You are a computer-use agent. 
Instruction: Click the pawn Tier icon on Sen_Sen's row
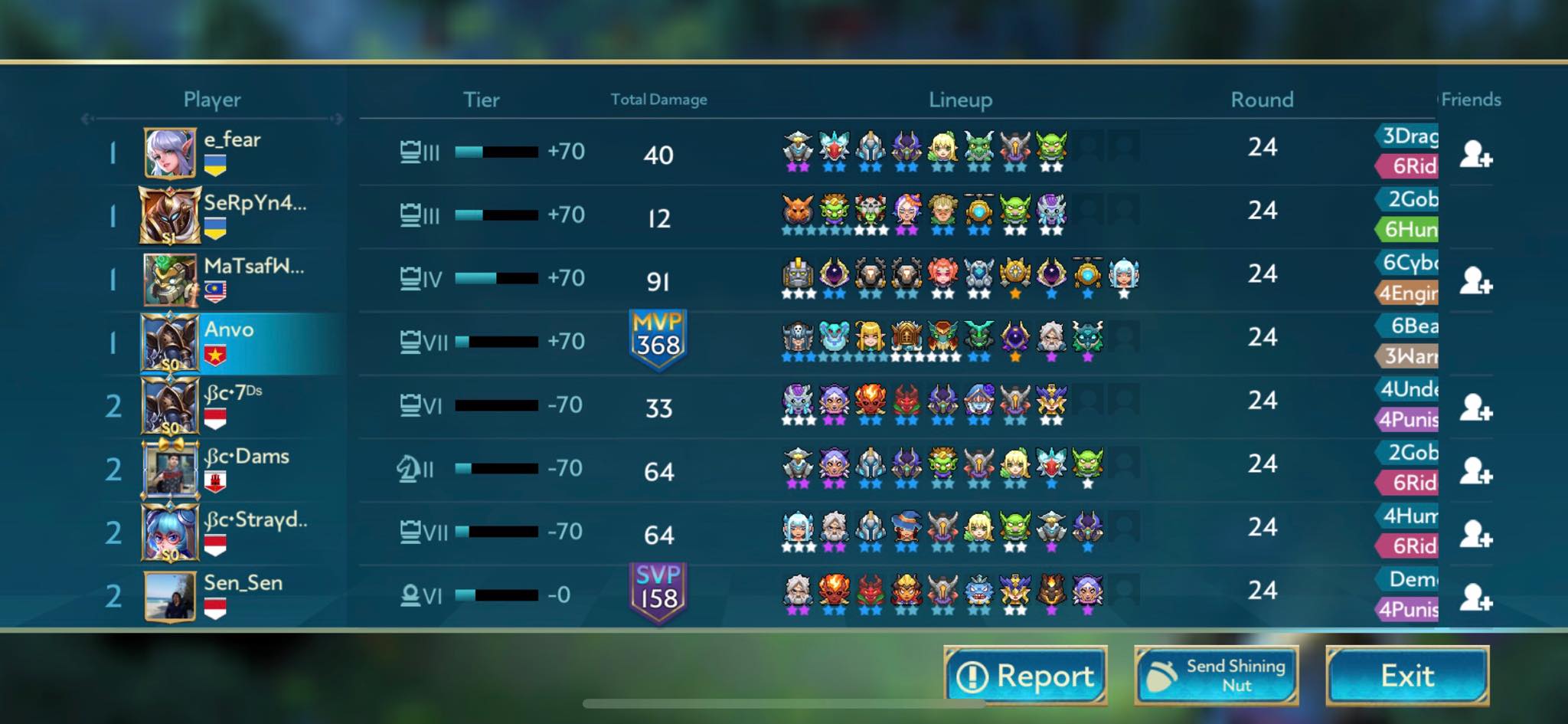click(x=411, y=594)
